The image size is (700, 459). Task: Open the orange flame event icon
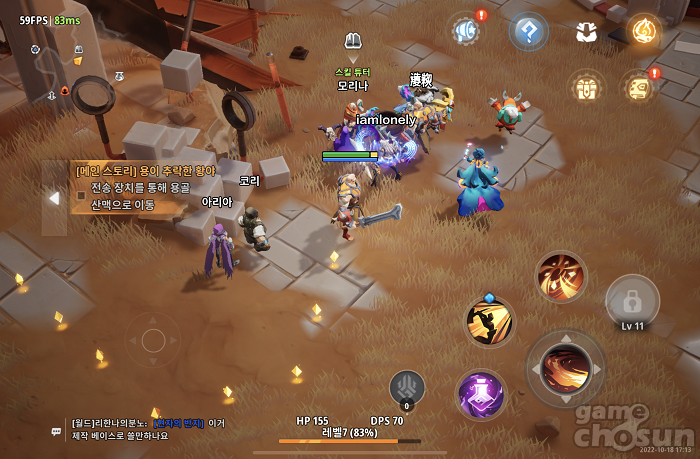(643, 30)
